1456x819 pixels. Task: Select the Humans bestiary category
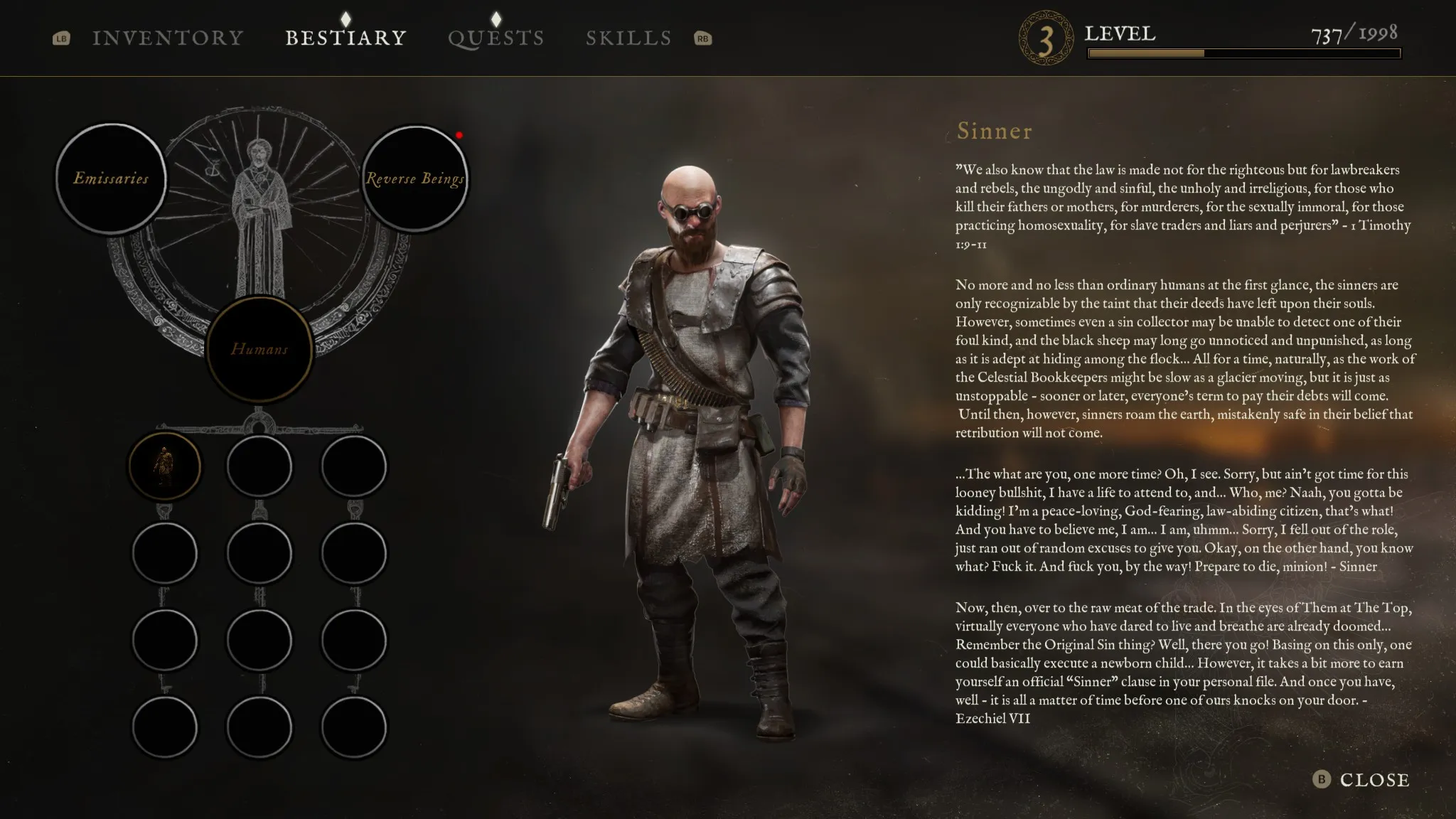(259, 349)
